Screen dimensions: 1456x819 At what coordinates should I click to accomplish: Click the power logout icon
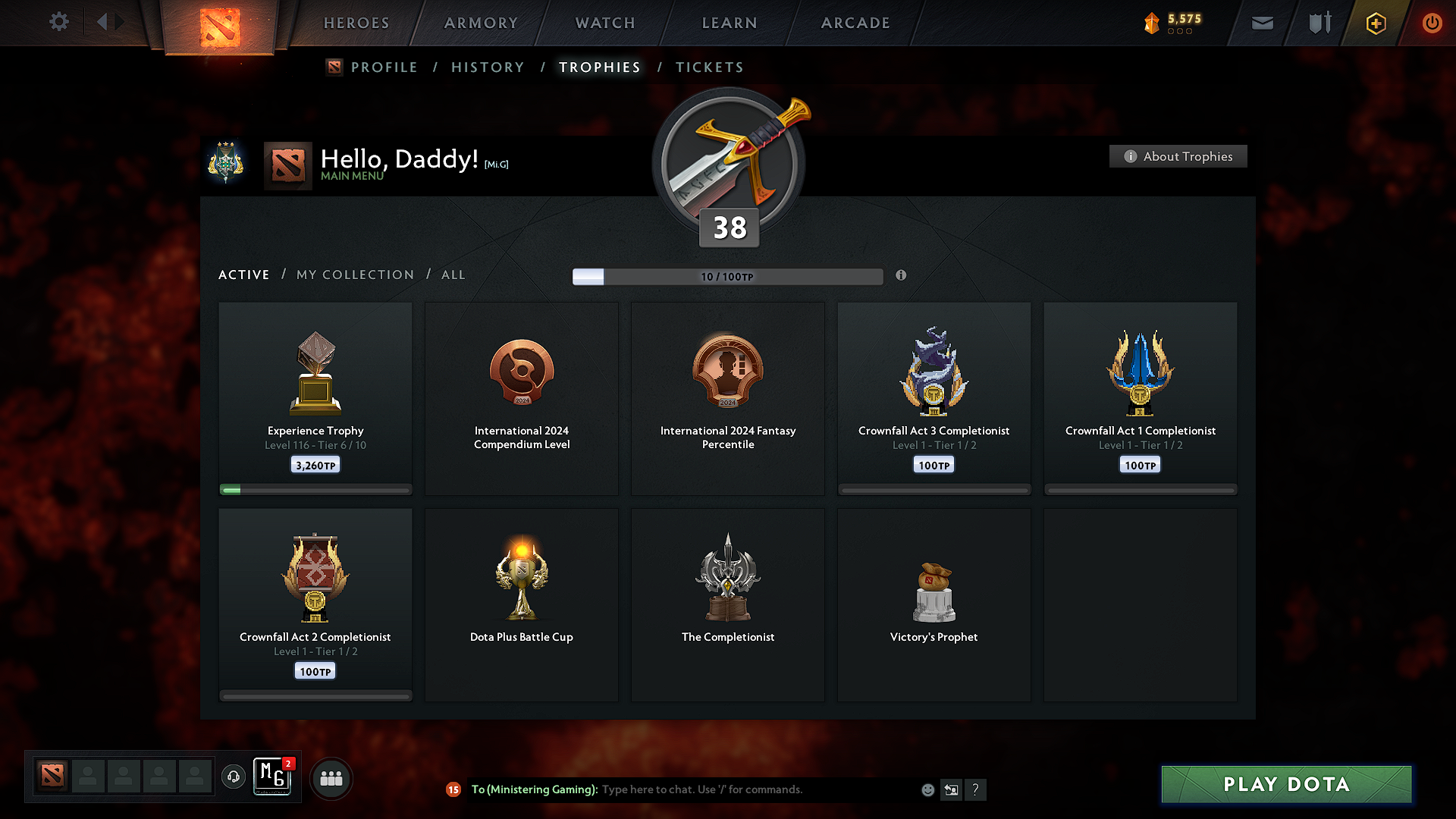pos(1432,23)
